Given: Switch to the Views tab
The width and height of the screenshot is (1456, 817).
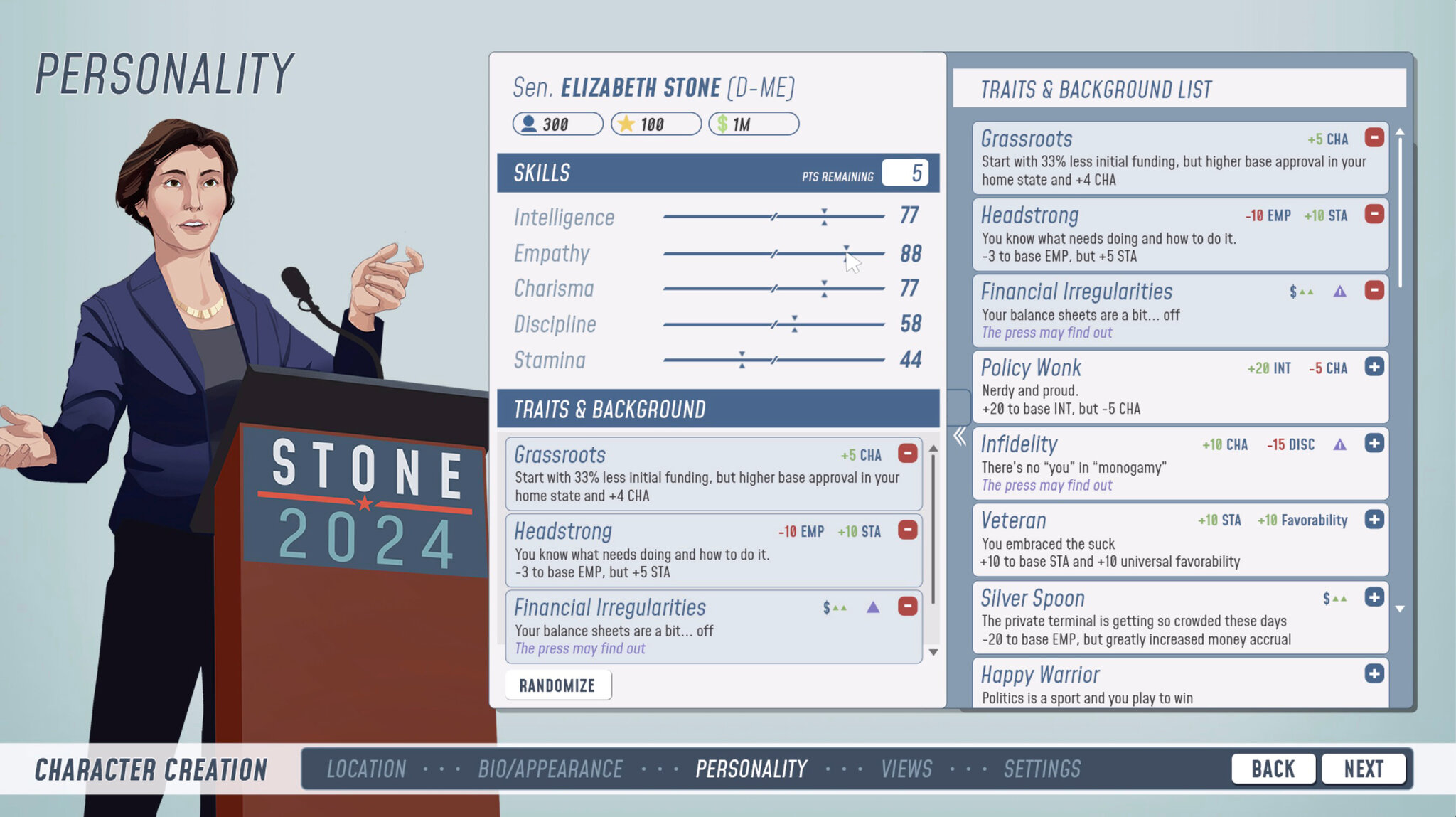Looking at the screenshot, I should (x=906, y=769).
